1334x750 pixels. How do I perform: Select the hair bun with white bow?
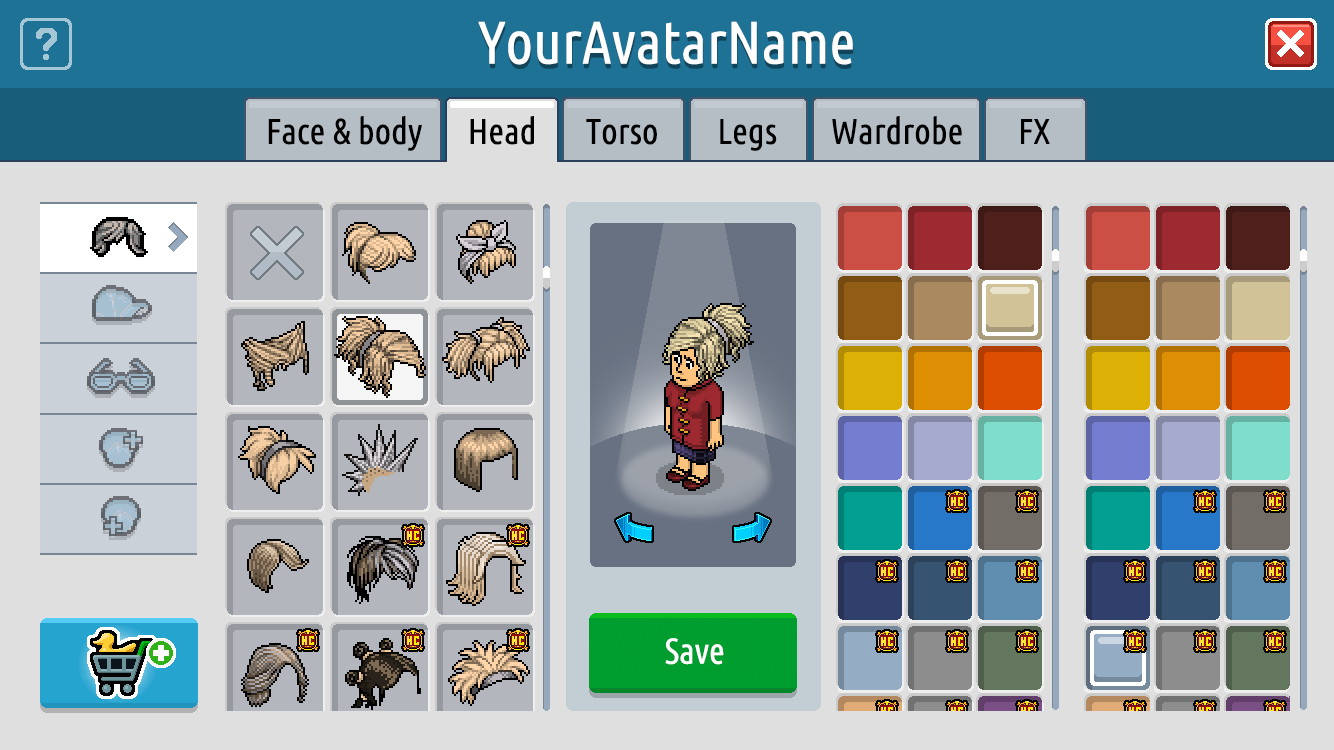click(485, 251)
